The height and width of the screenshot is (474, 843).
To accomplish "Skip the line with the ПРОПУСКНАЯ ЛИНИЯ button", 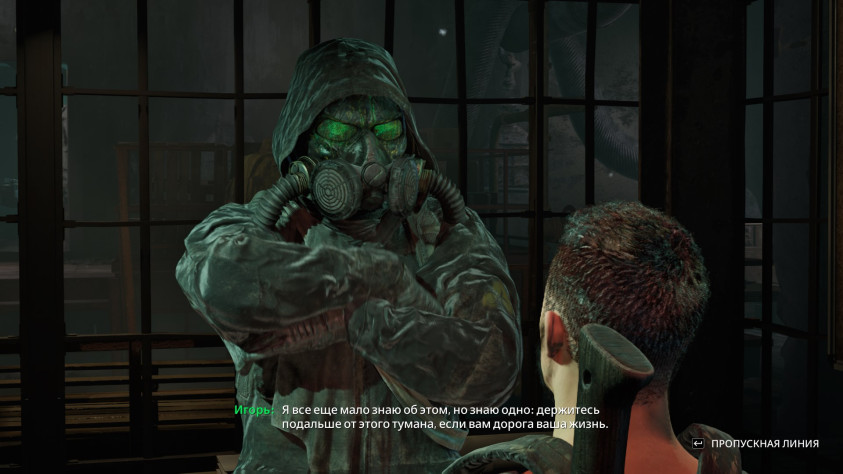I will (755, 443).
